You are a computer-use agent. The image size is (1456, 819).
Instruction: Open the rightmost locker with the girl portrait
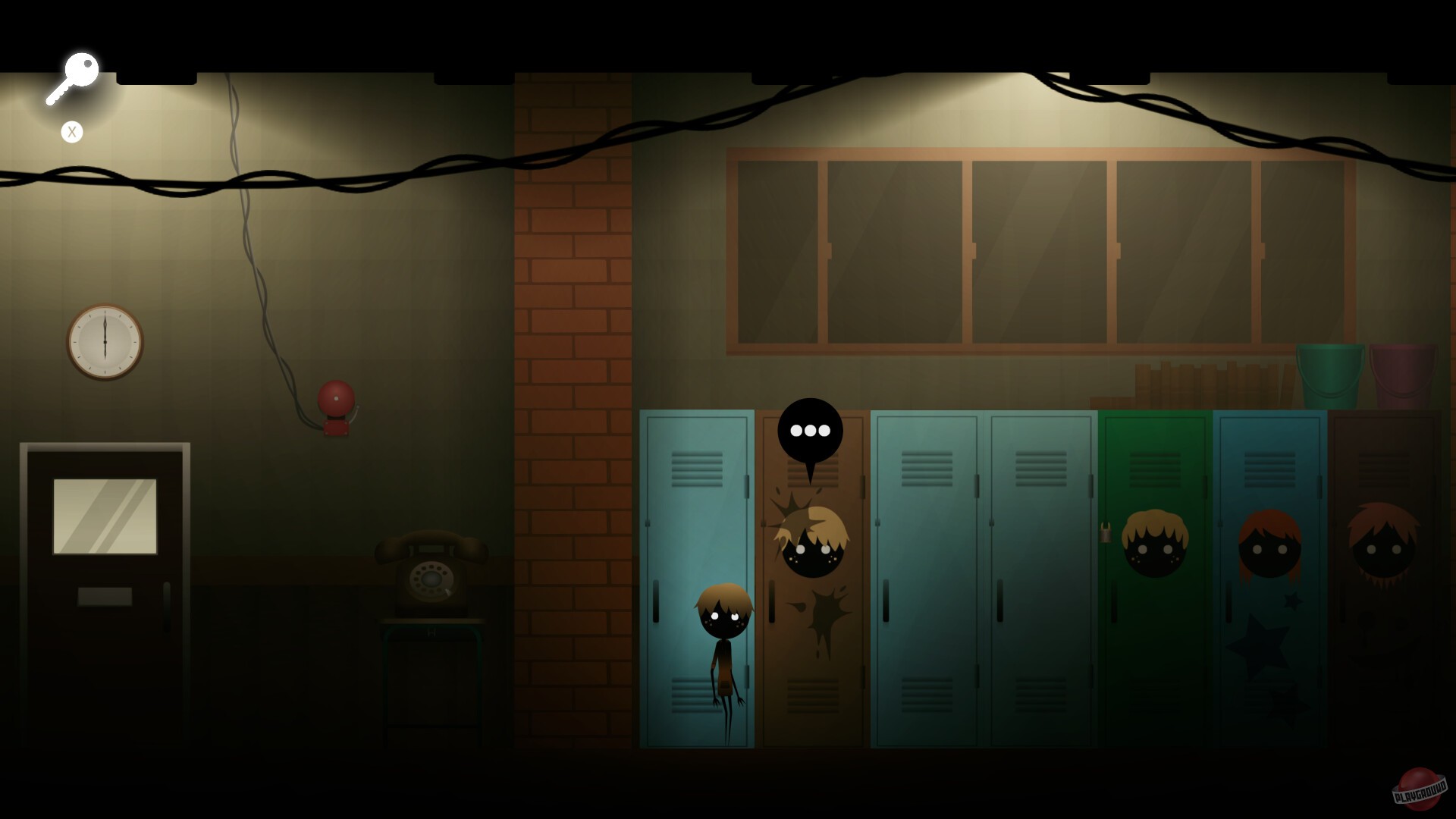click(x=1388, y=576)
